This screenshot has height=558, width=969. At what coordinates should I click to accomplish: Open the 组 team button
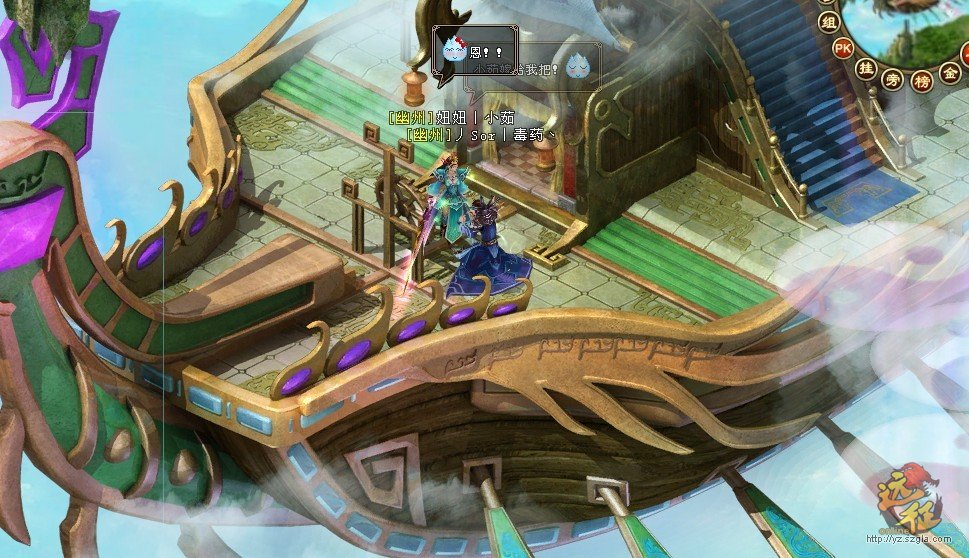[x=828, y=20]
